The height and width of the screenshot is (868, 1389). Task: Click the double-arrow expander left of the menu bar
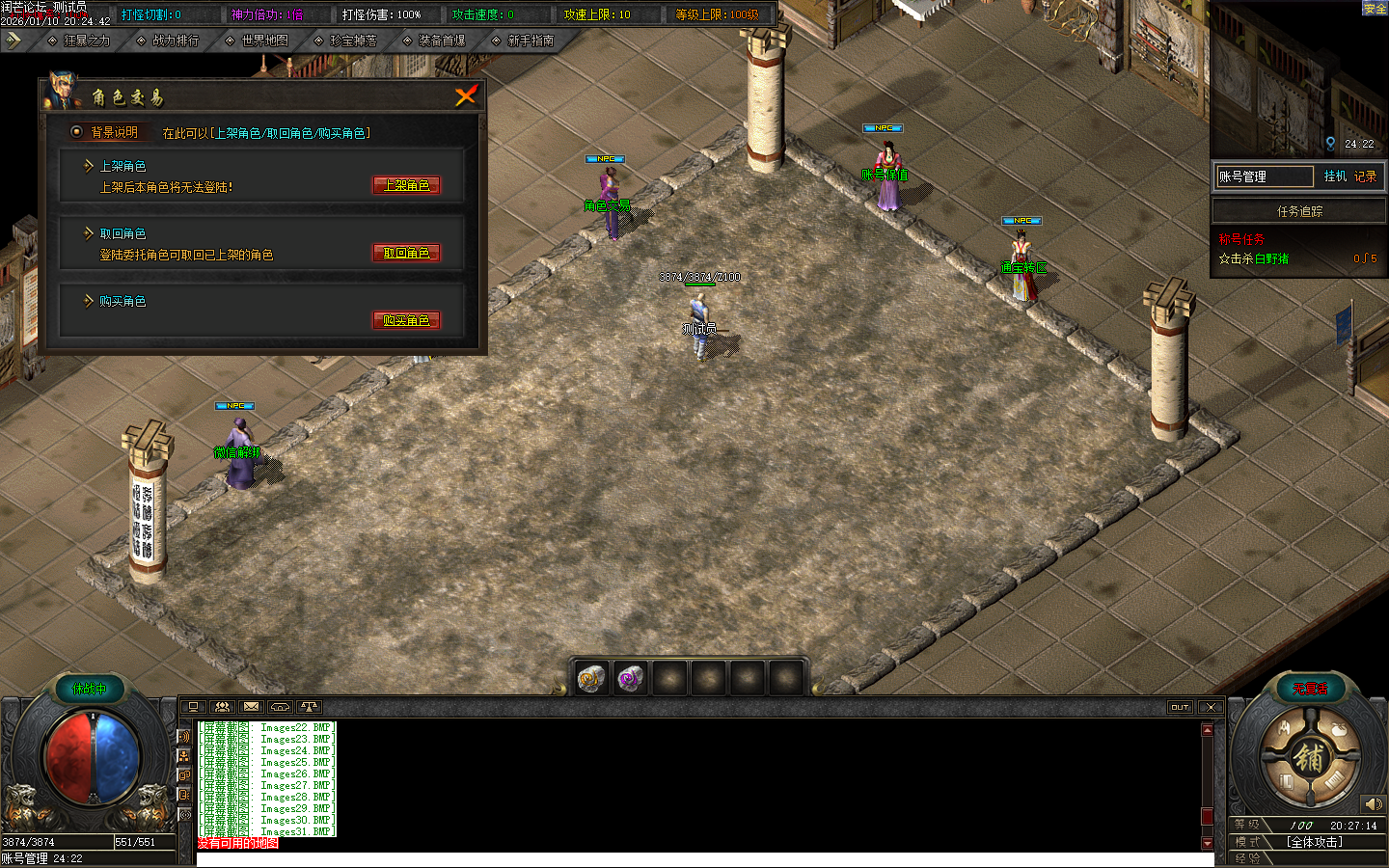(14, 41)
